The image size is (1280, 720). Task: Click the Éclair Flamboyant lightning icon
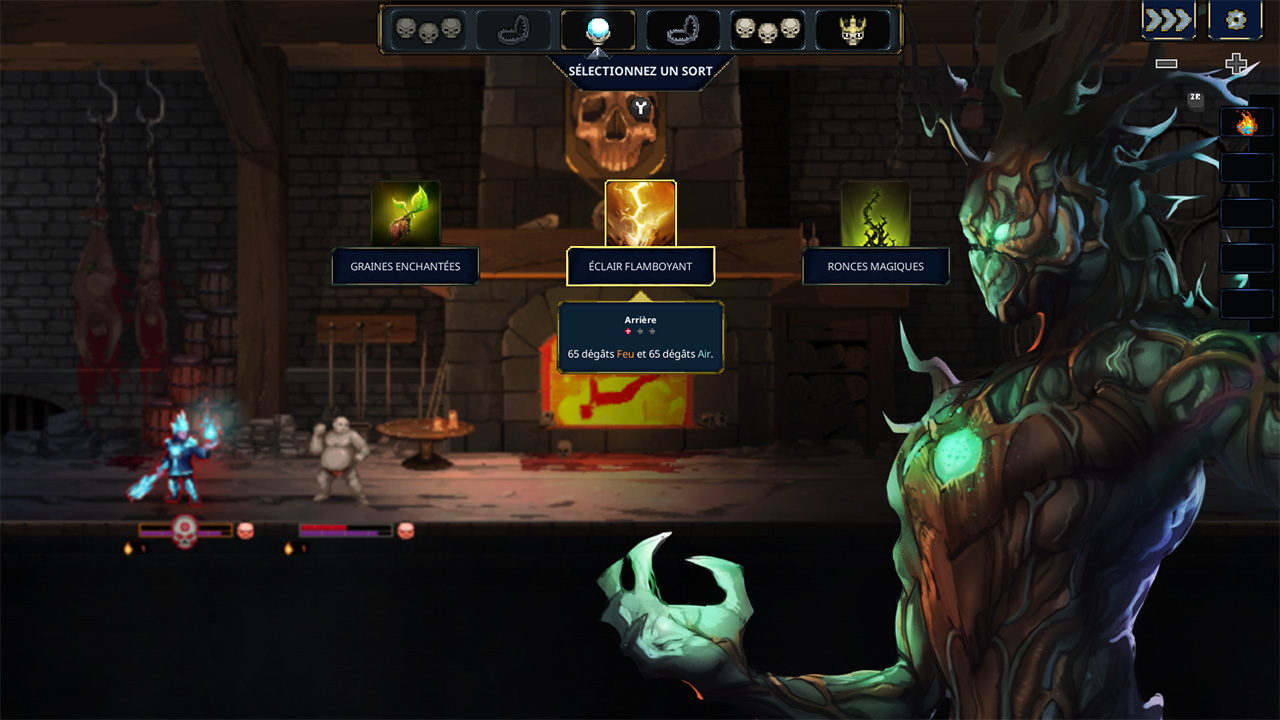pyautogui.click(x=640, y=214)
